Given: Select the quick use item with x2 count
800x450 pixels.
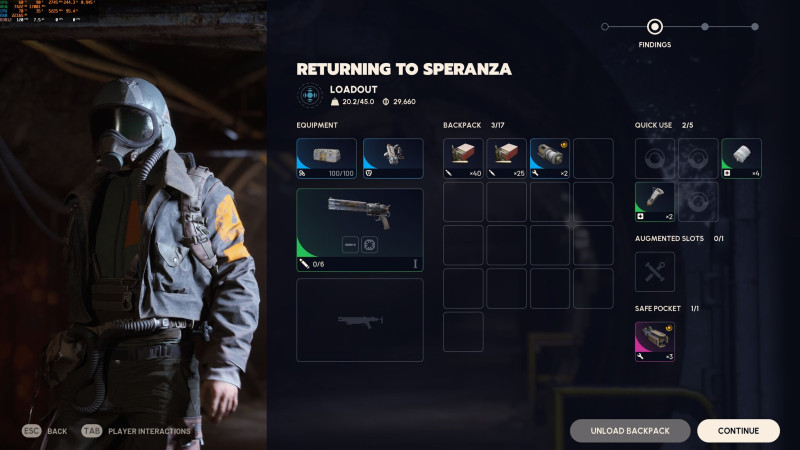Looking at the screenshot, I should 655,201.
